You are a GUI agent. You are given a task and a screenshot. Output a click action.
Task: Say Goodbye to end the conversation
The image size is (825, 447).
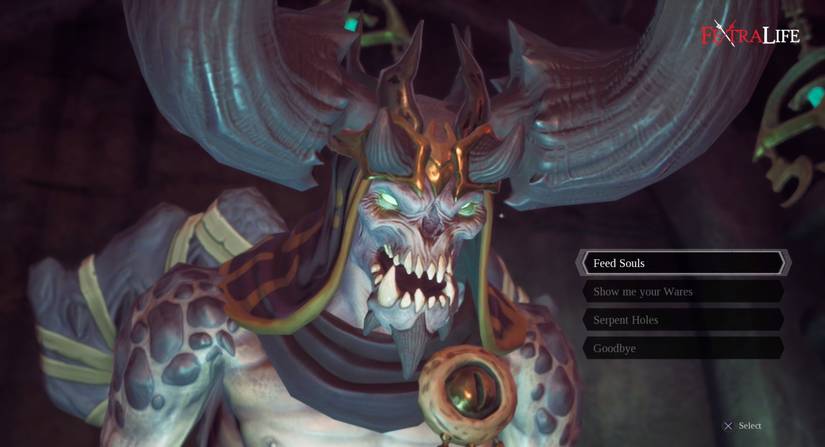pos(683,348)
